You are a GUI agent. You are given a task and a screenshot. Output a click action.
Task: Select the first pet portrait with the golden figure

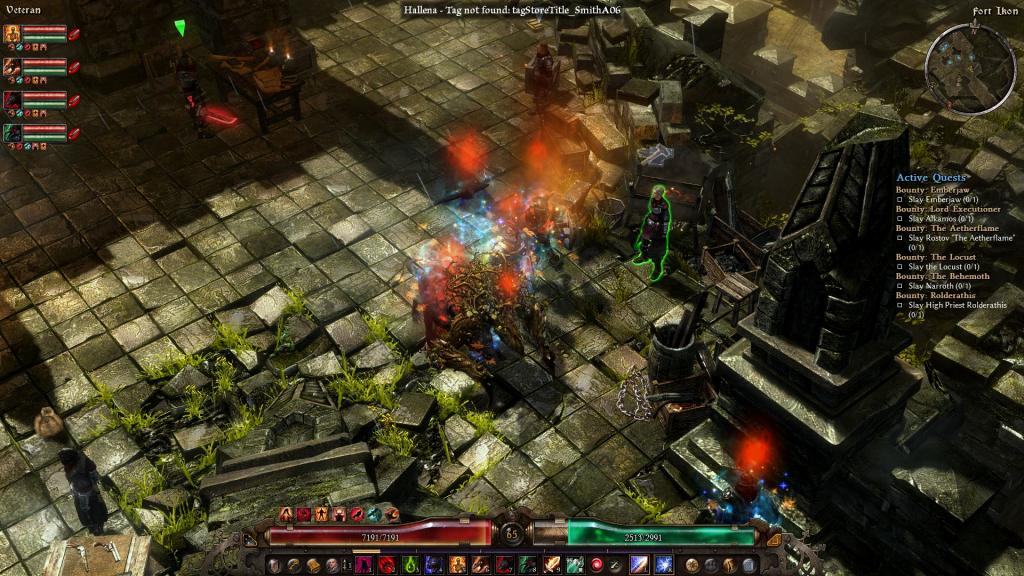pos(12,33)
